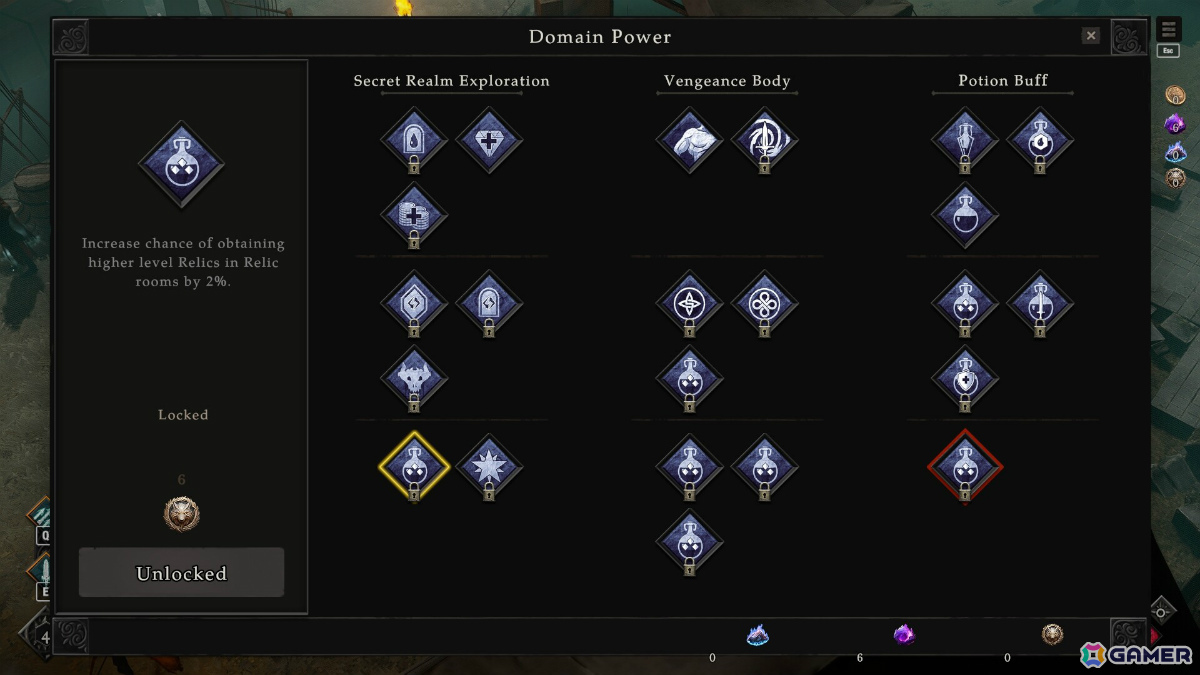Select the four-loop knot node

point(764,303)
